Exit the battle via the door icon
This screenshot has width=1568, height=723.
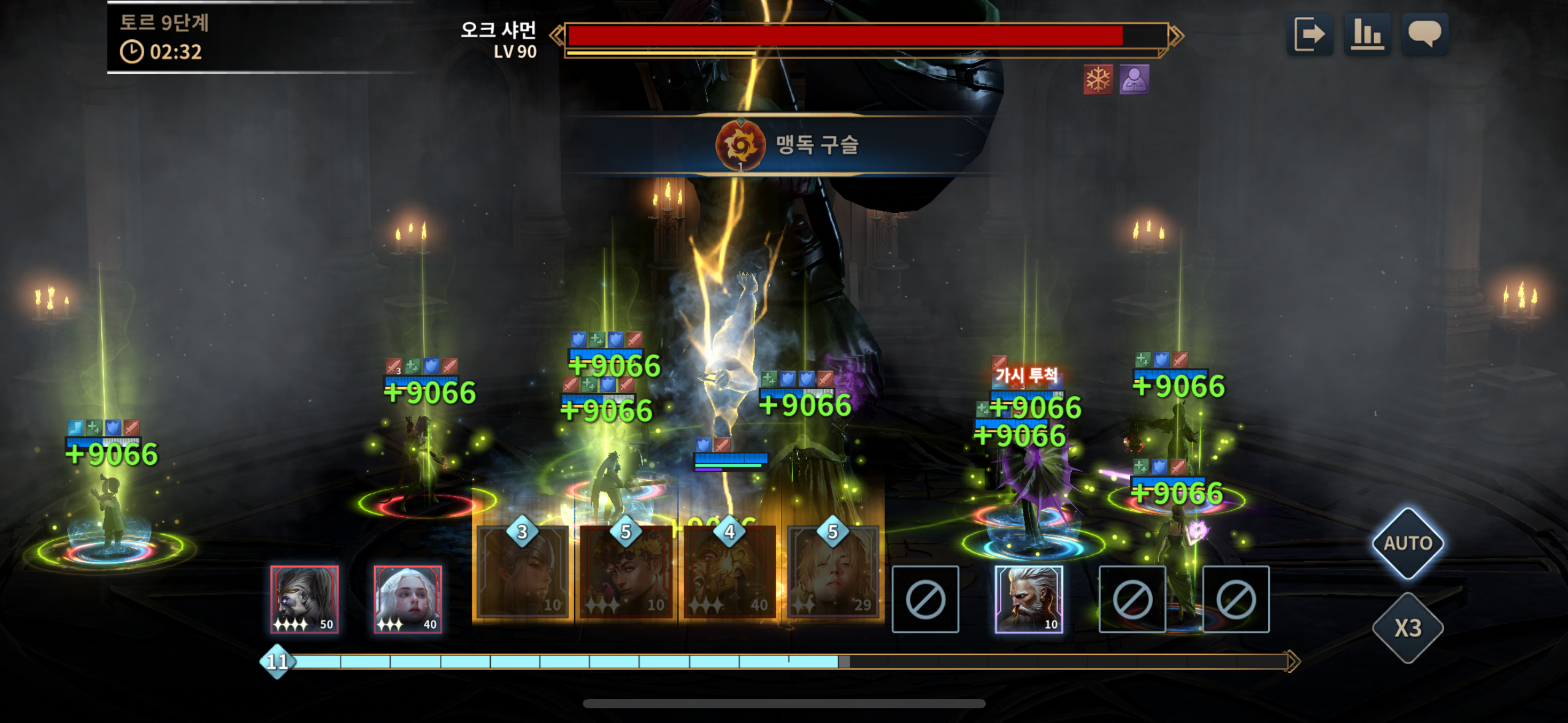(1309, 34)
